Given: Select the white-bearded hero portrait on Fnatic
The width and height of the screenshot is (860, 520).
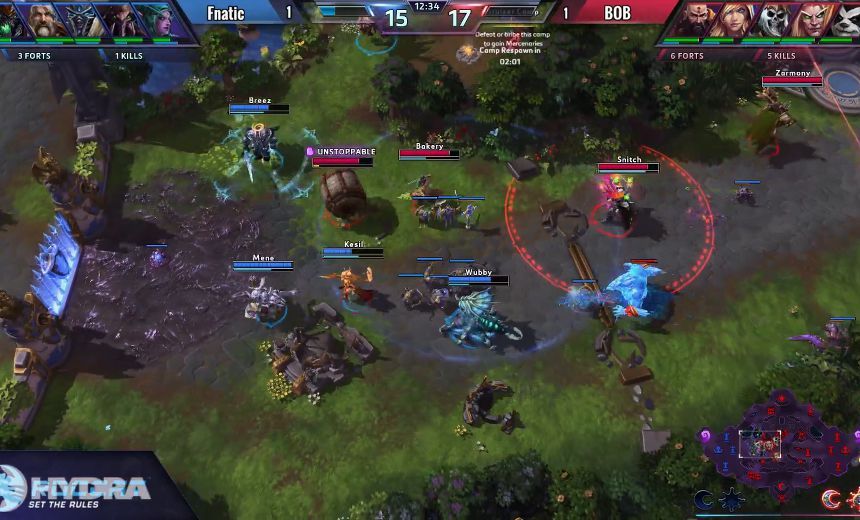Looking at the screenshot, I should [x=40, y=20].
